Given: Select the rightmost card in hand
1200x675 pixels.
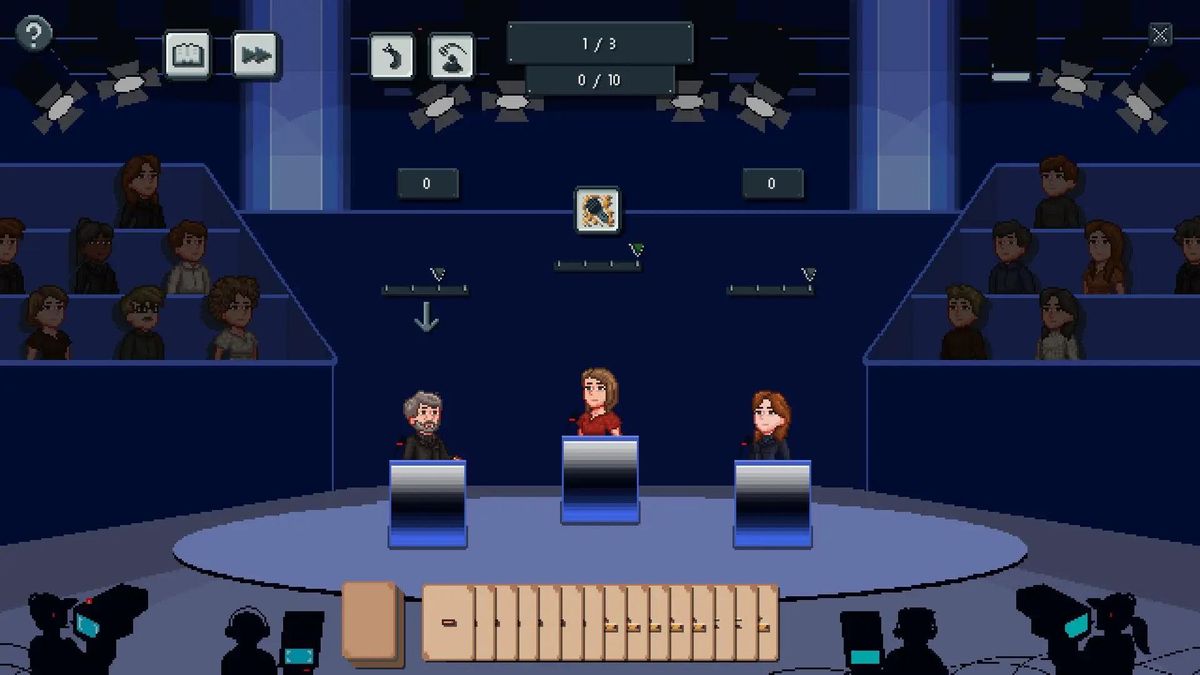Looking at the screenshot, I should point(767,623).
